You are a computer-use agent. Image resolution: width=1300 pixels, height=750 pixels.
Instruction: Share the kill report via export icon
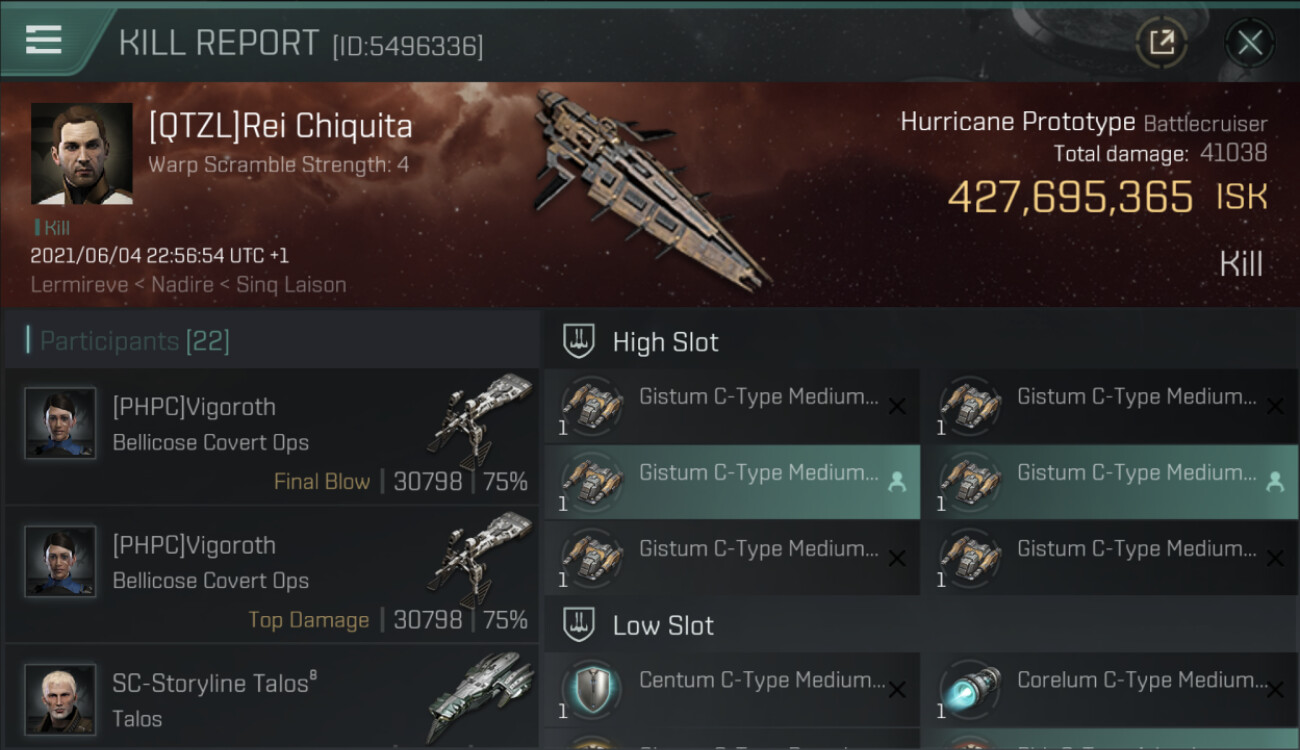(x=1161, y=42)
